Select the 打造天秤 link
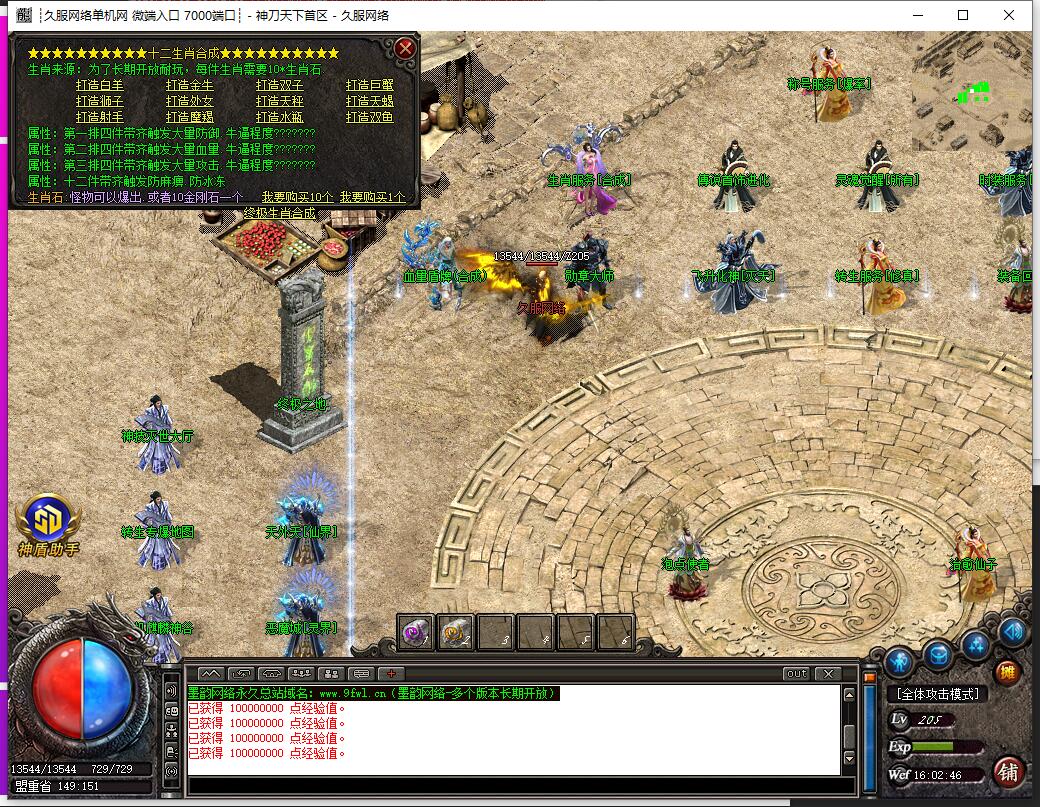 point(279,102)
